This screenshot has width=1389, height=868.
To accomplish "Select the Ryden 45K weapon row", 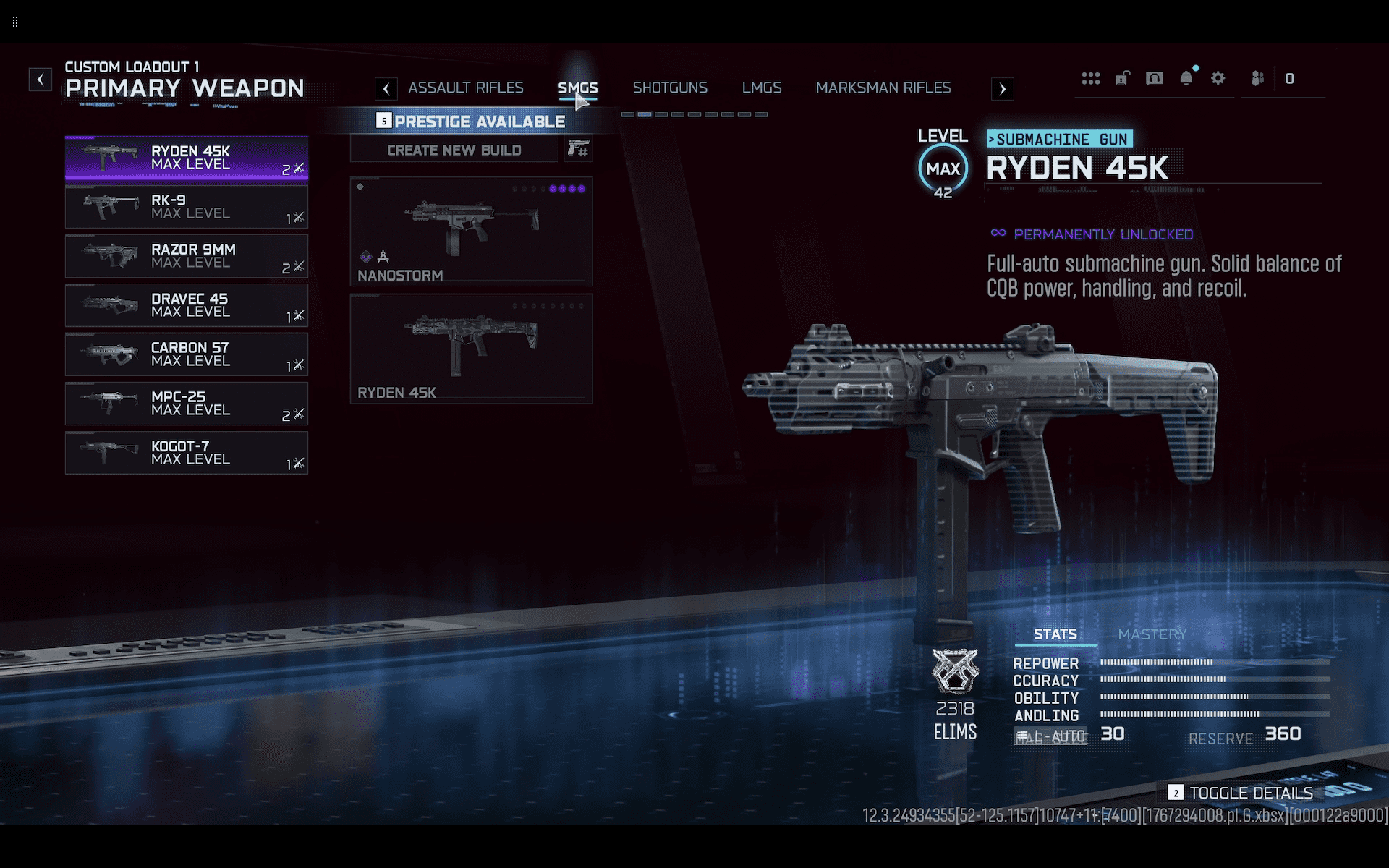I will coord(187,158).
